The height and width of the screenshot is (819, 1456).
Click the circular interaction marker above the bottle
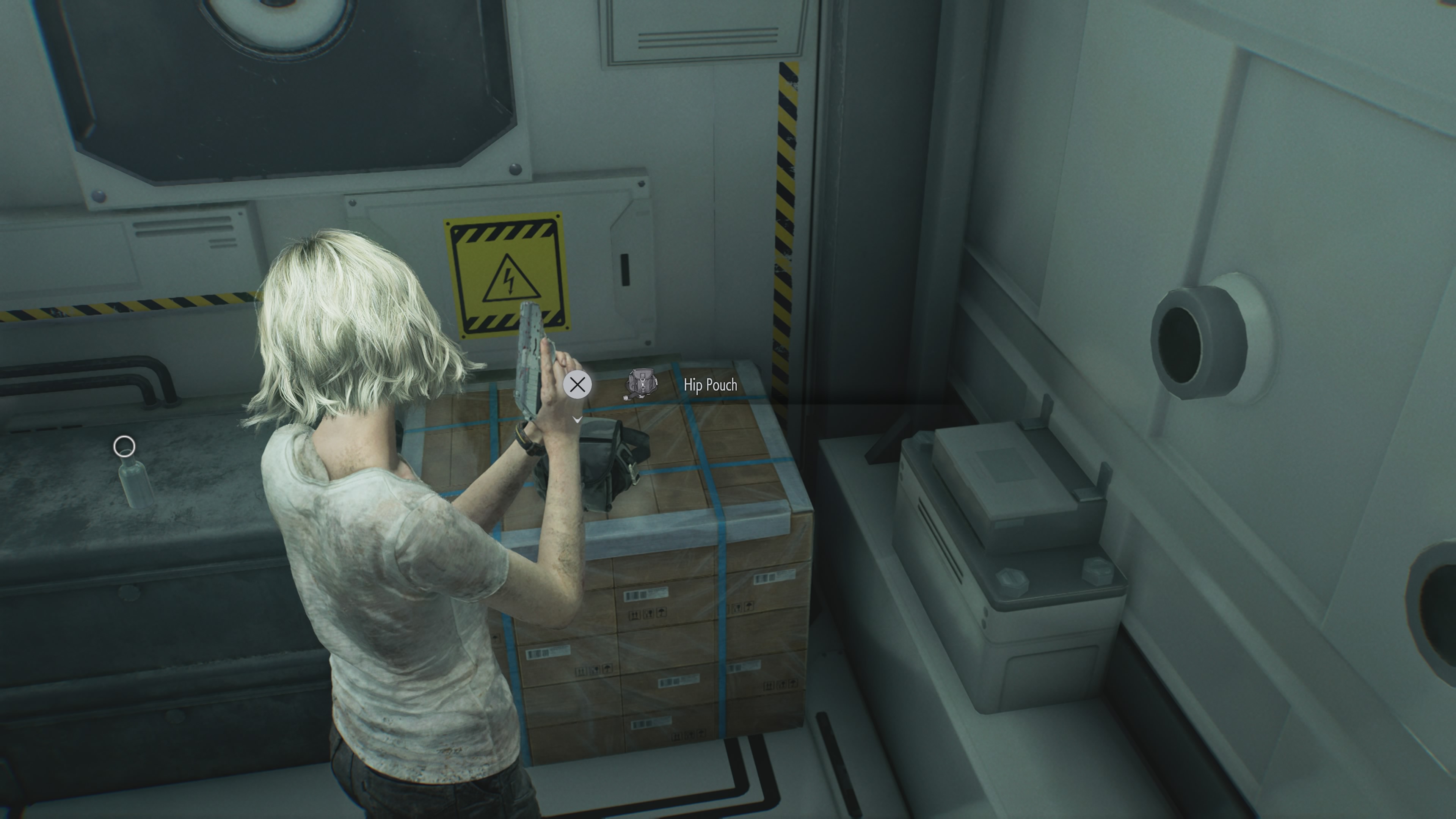(x=124, y=447)
